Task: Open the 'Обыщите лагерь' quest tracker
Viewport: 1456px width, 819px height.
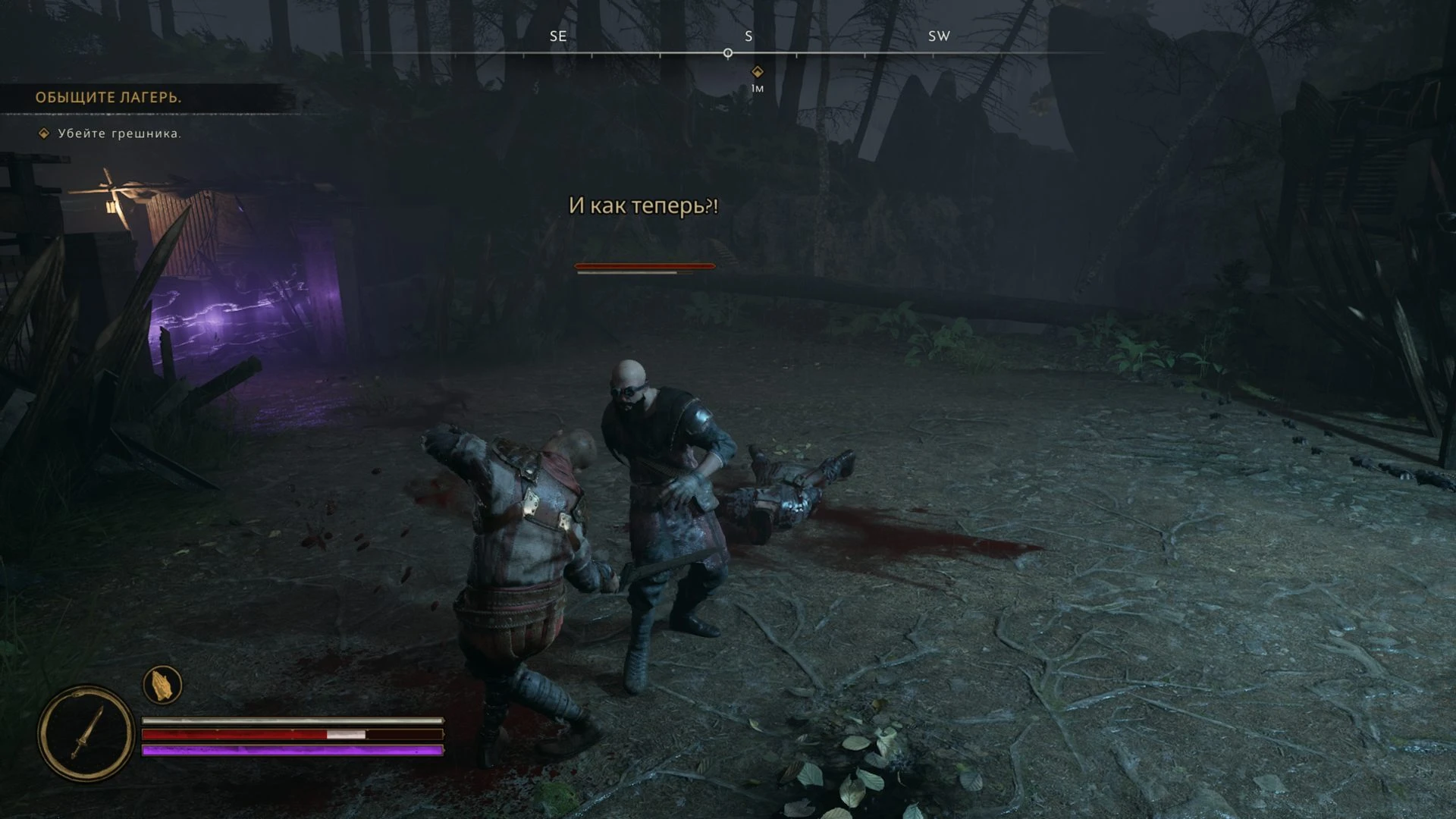Action: click(108, 98)
